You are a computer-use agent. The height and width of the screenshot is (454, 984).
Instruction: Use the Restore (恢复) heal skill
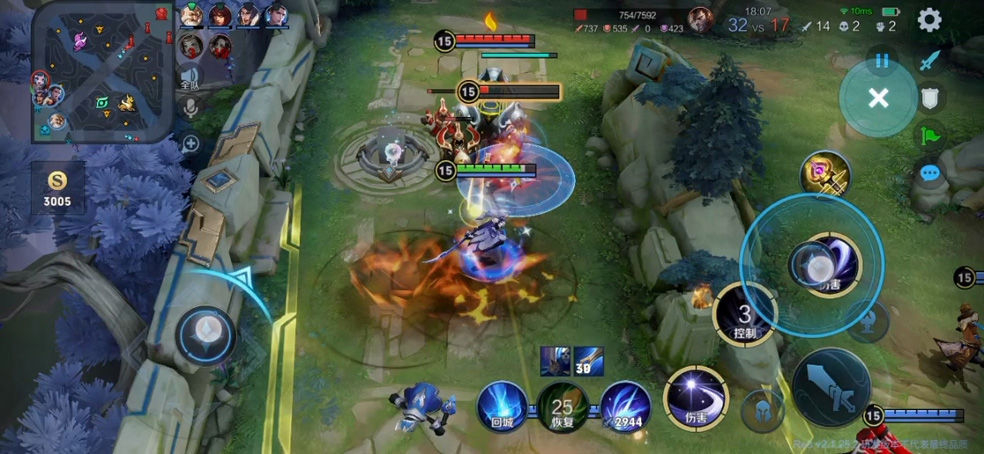(562, 407)
